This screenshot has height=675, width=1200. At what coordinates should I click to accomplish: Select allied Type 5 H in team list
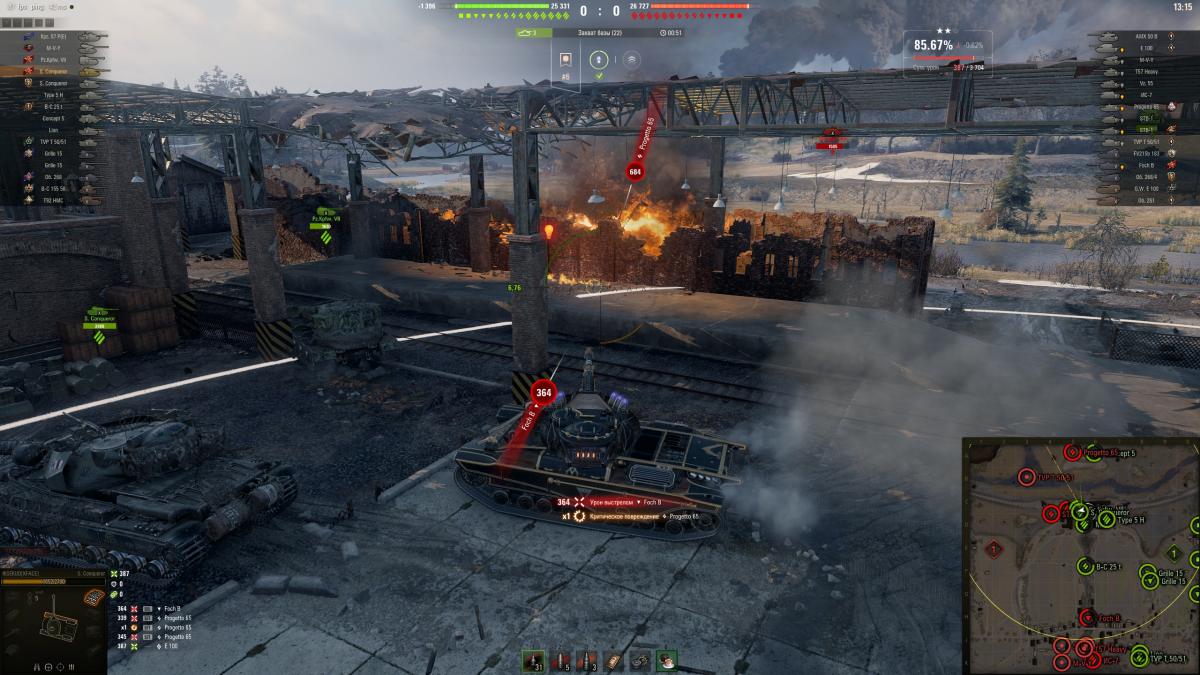(56, 95)
